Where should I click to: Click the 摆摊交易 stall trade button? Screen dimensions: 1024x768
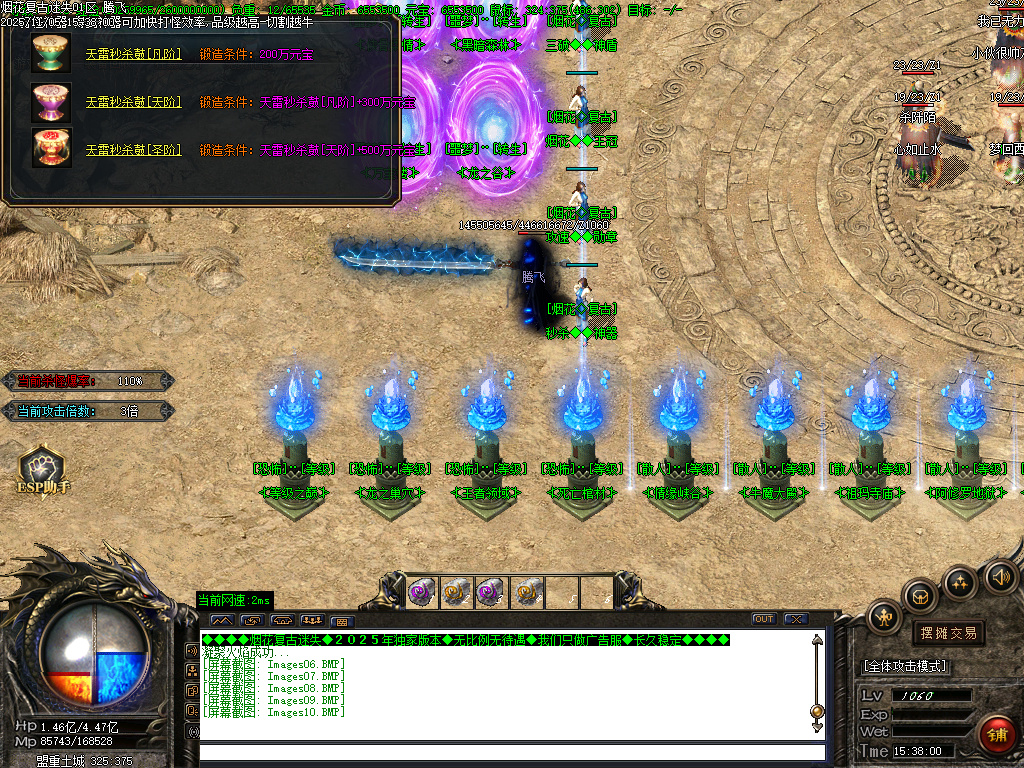[x=948, y=633]
